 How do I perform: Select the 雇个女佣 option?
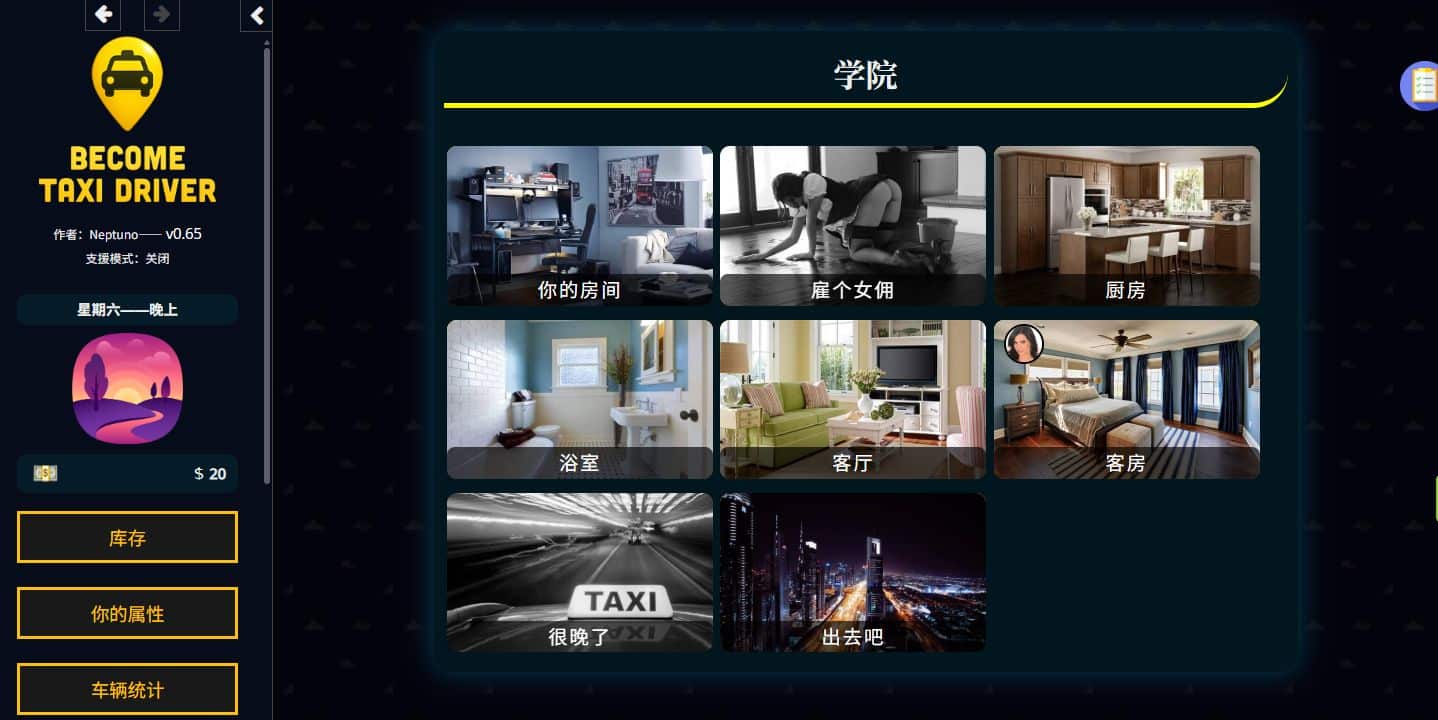[x=852, y=225]
